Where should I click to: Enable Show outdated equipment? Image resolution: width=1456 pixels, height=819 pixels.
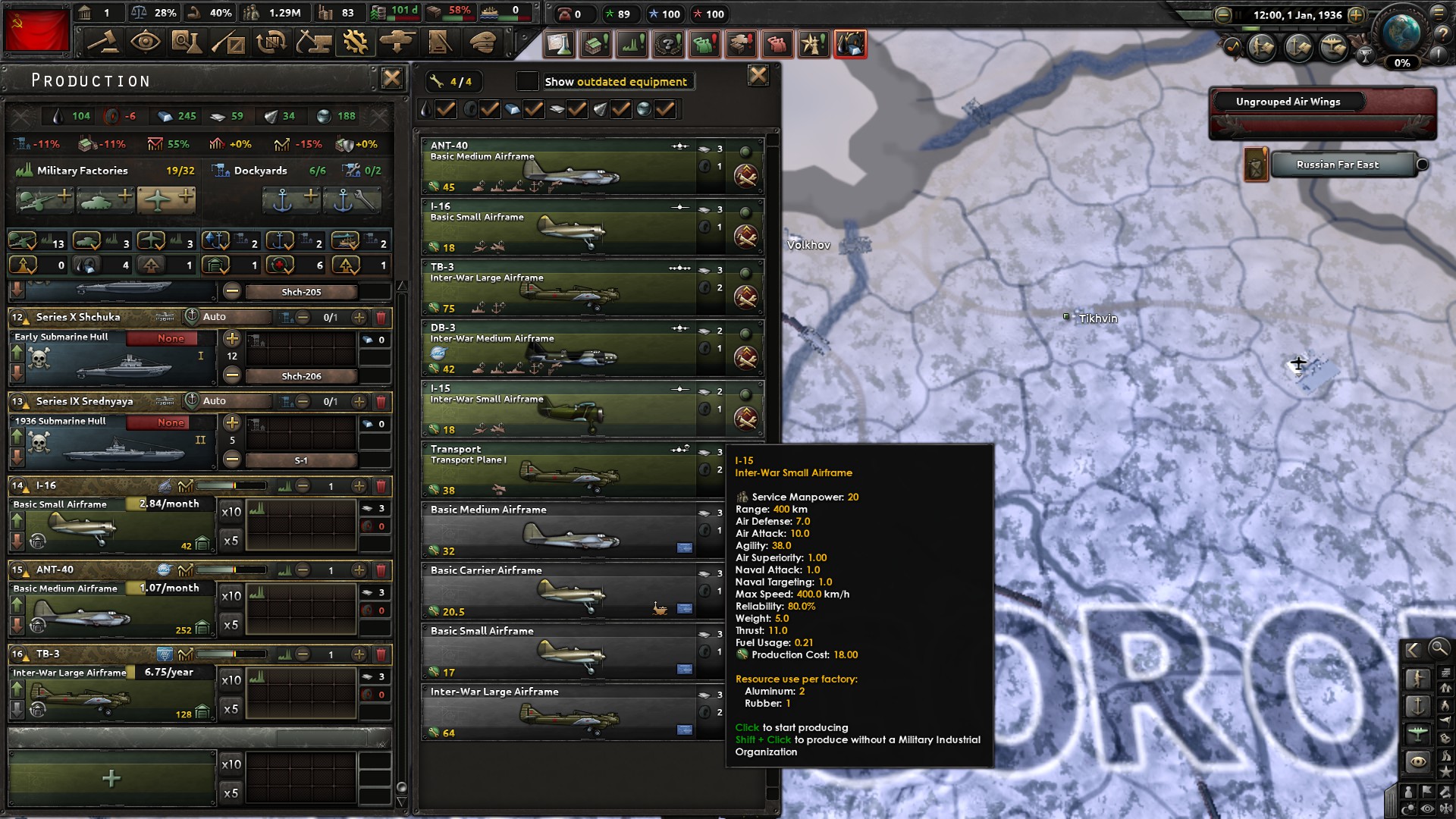(528, 80)
